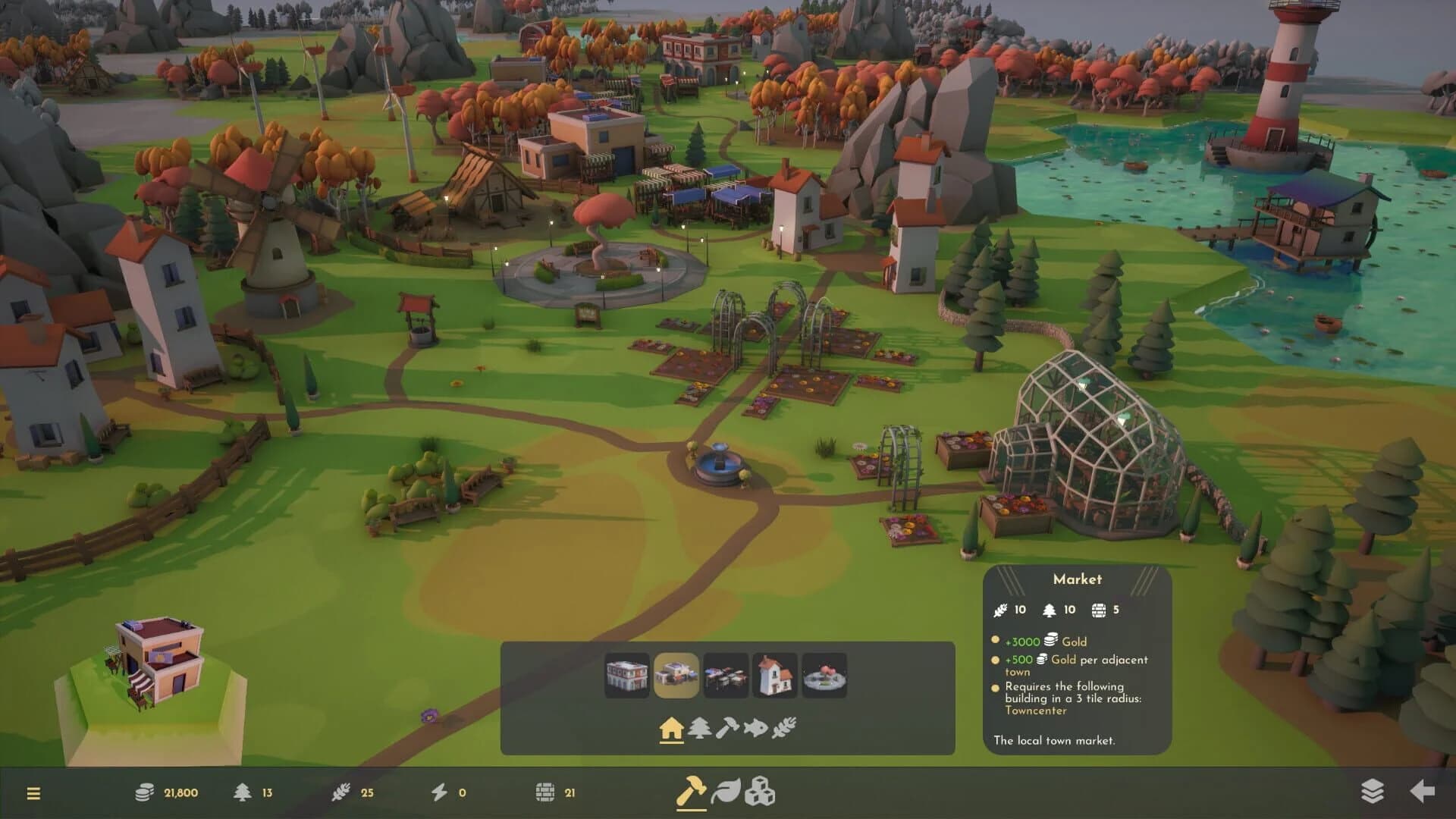Select the cubes resource mode icon
The image size is (1456, 819).
click(761, 792)
